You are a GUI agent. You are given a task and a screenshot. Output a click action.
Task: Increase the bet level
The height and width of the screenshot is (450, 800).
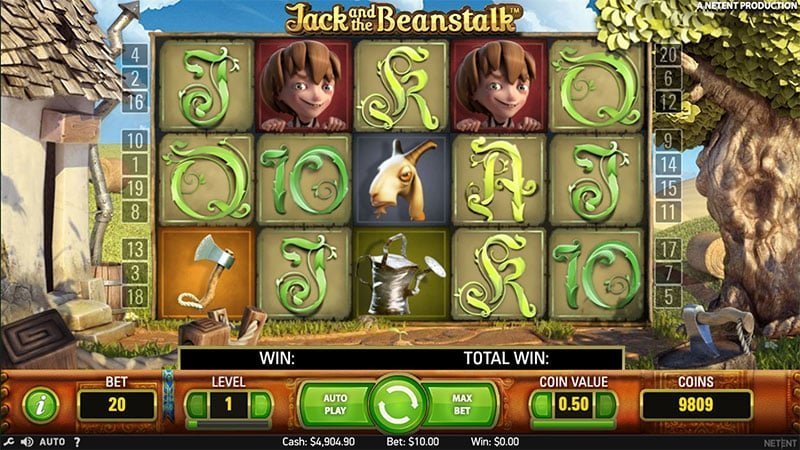[261, 405]
